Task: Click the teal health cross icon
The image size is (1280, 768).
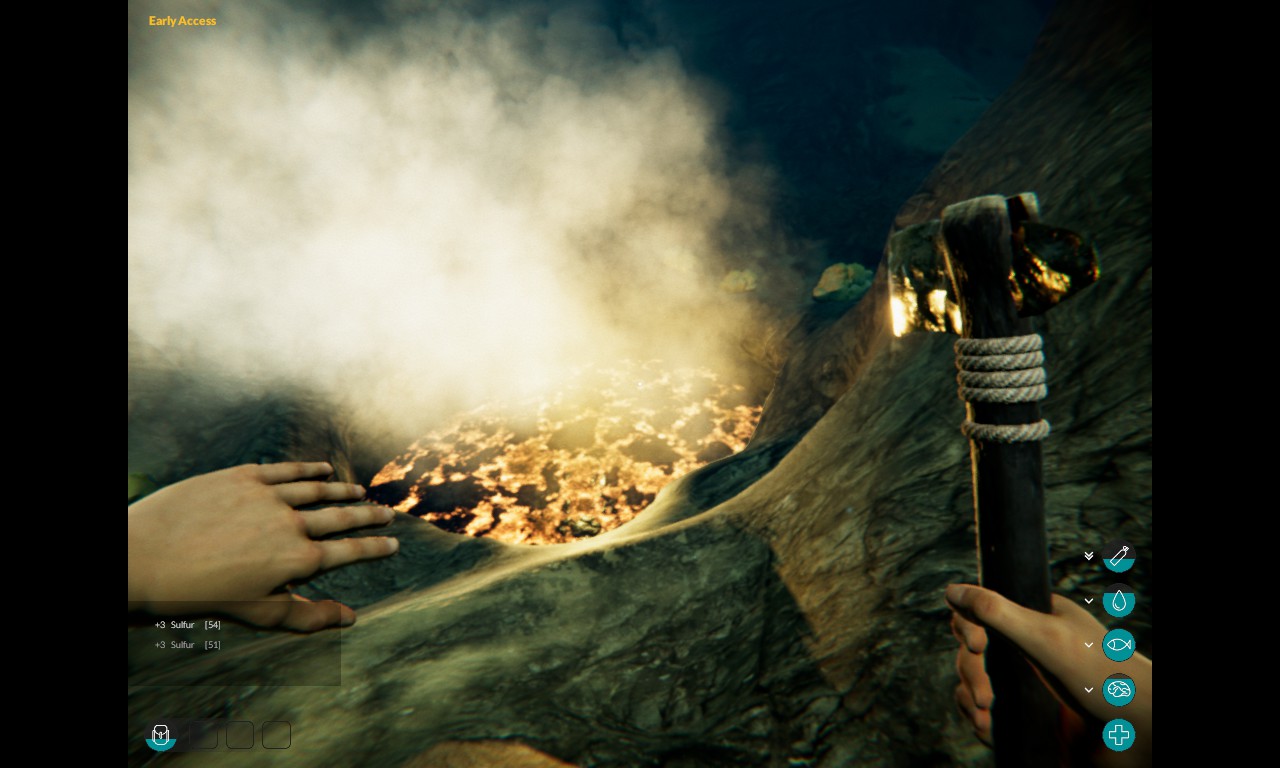Action: (1119, 735)
